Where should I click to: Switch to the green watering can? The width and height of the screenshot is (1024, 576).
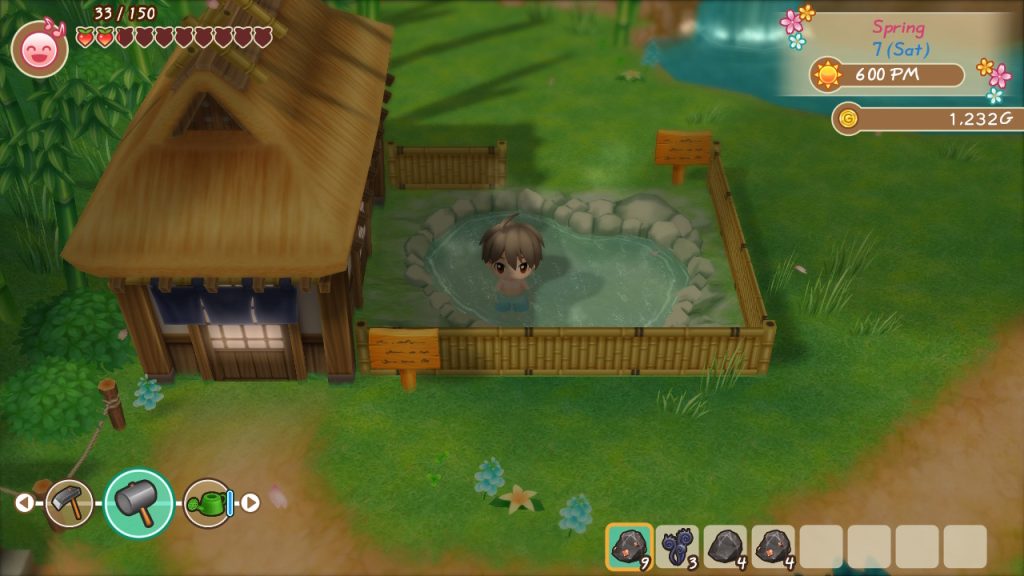tap(208, 503)
